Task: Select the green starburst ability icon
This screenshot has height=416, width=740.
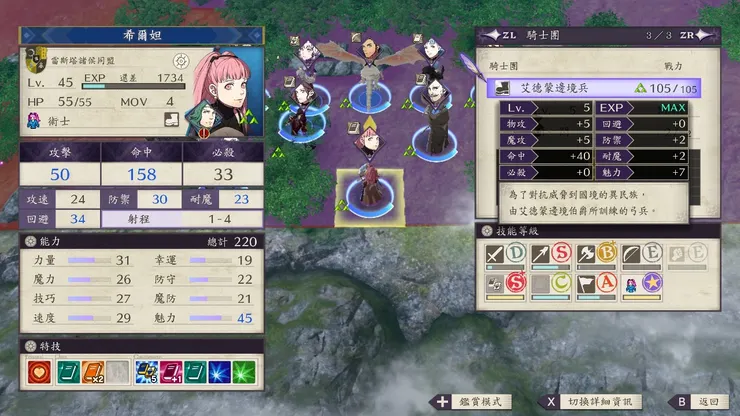Action: click(244, 372)
